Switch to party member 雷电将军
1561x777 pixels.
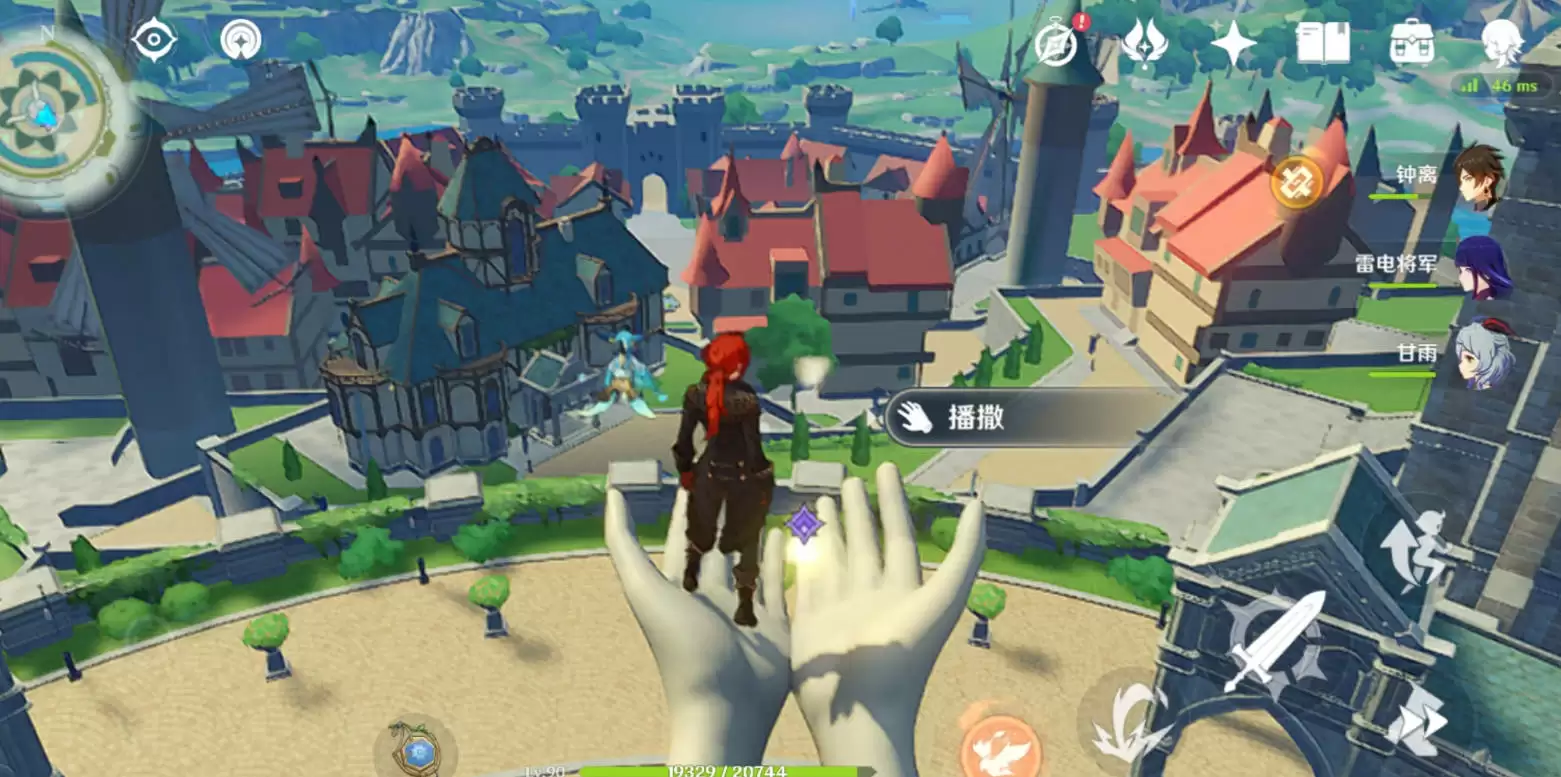pos(1480,267)
